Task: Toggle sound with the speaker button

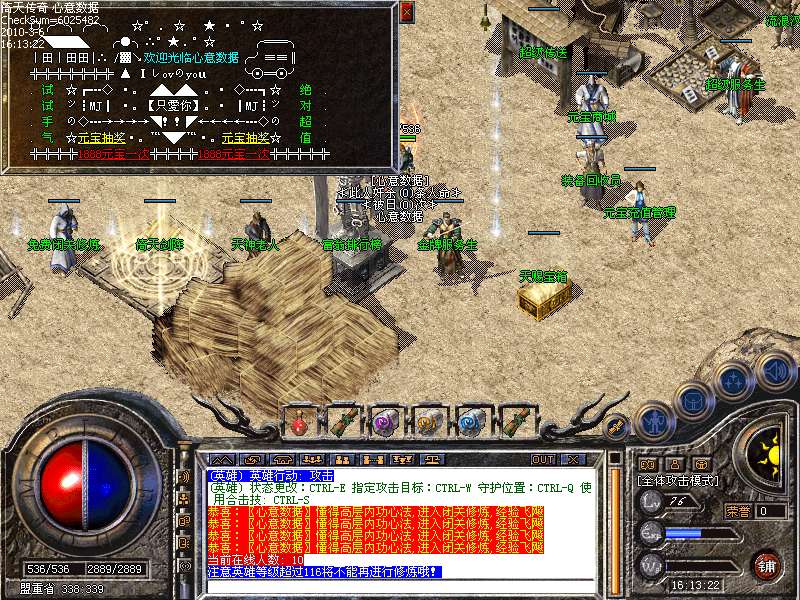Action: pos(774,370)
